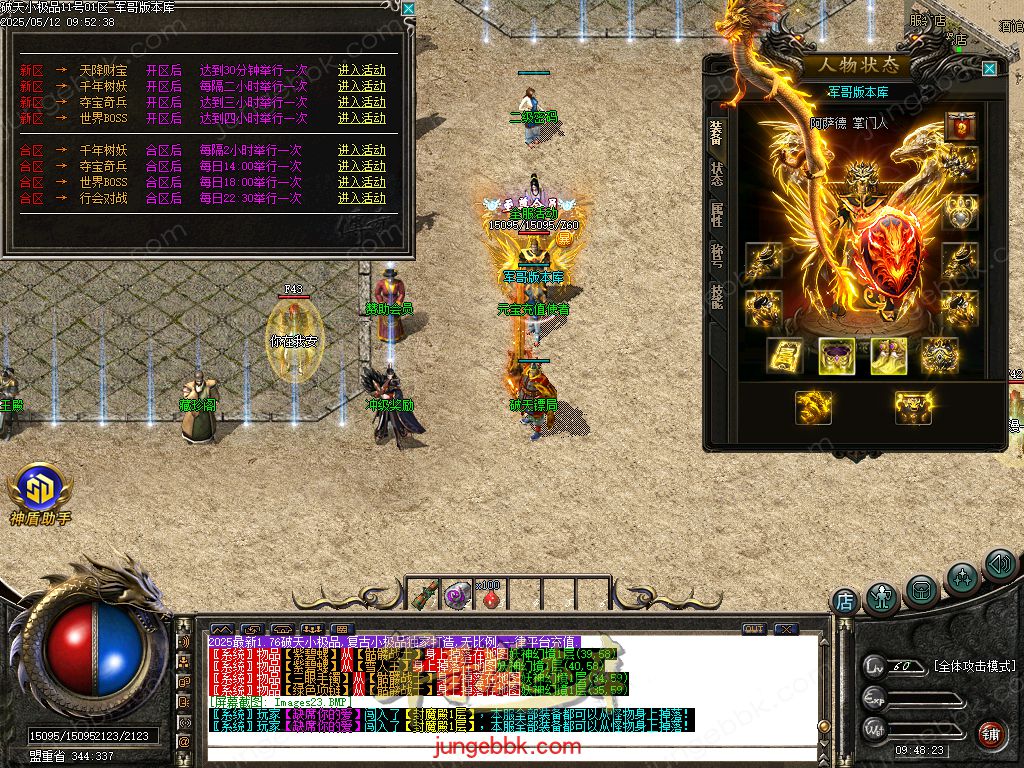Open the 属性 attributes tab

pyautogui.click(x=716, y=213)
